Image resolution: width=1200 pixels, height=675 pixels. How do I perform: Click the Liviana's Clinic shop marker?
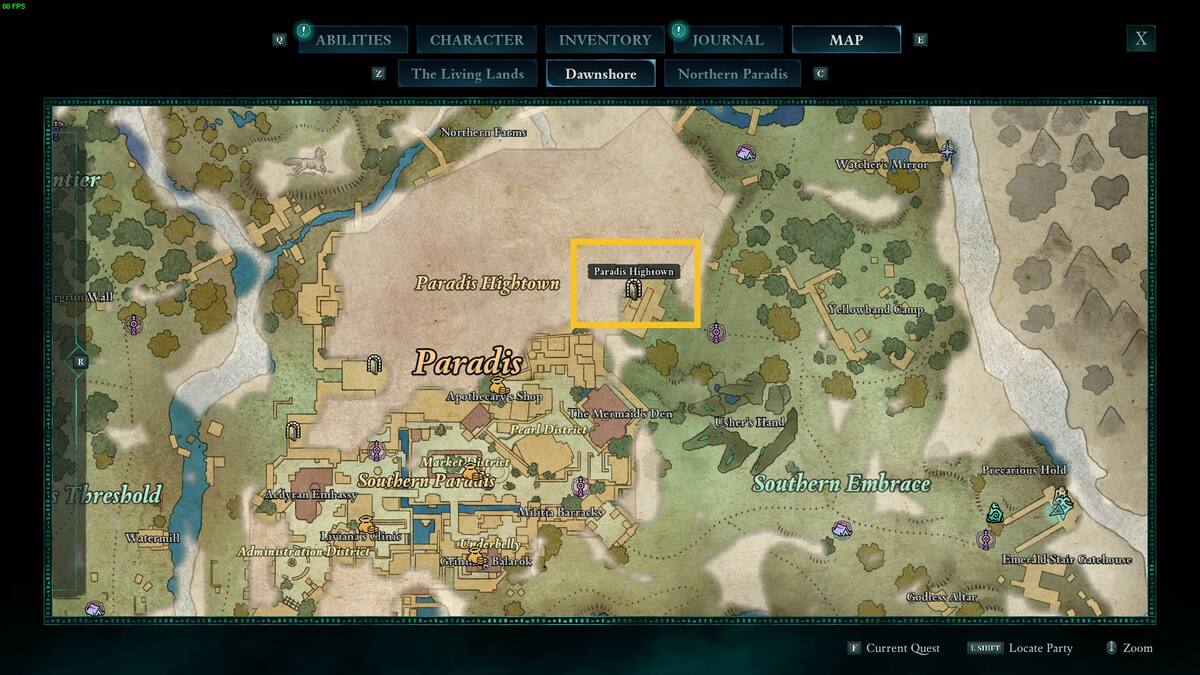click(367, 524)
